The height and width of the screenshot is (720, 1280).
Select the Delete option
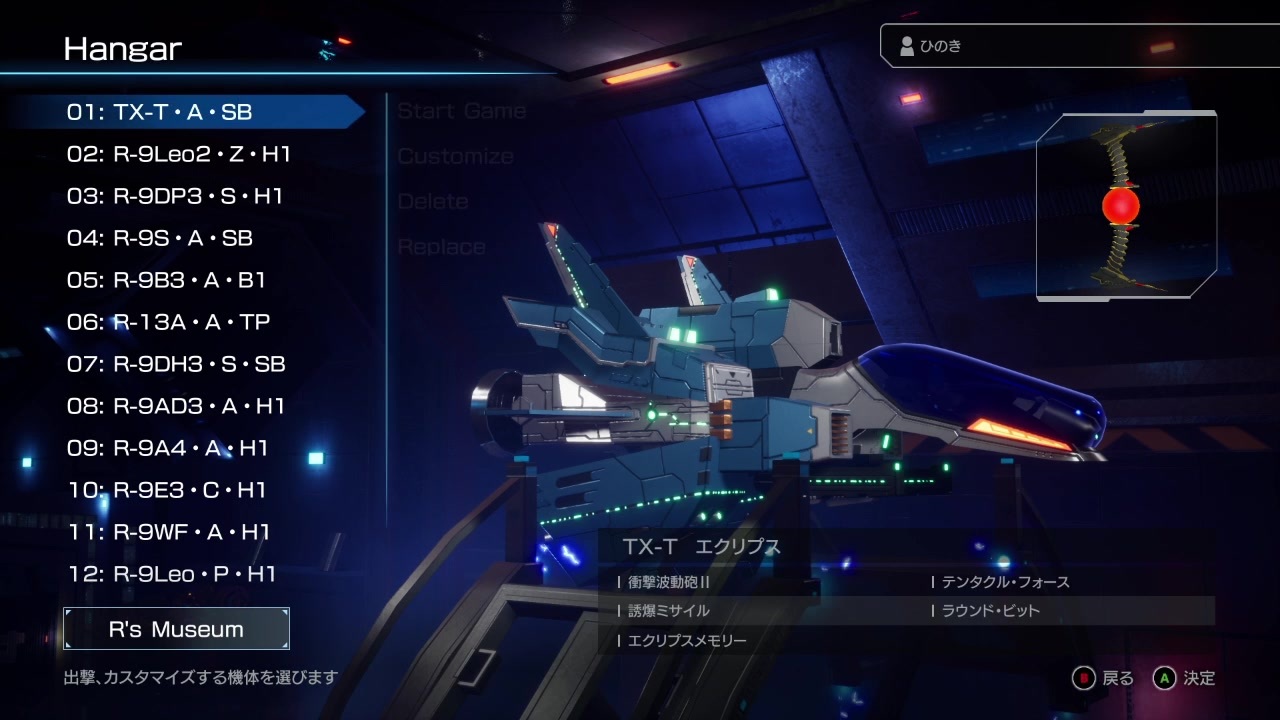tap(432, 201)
